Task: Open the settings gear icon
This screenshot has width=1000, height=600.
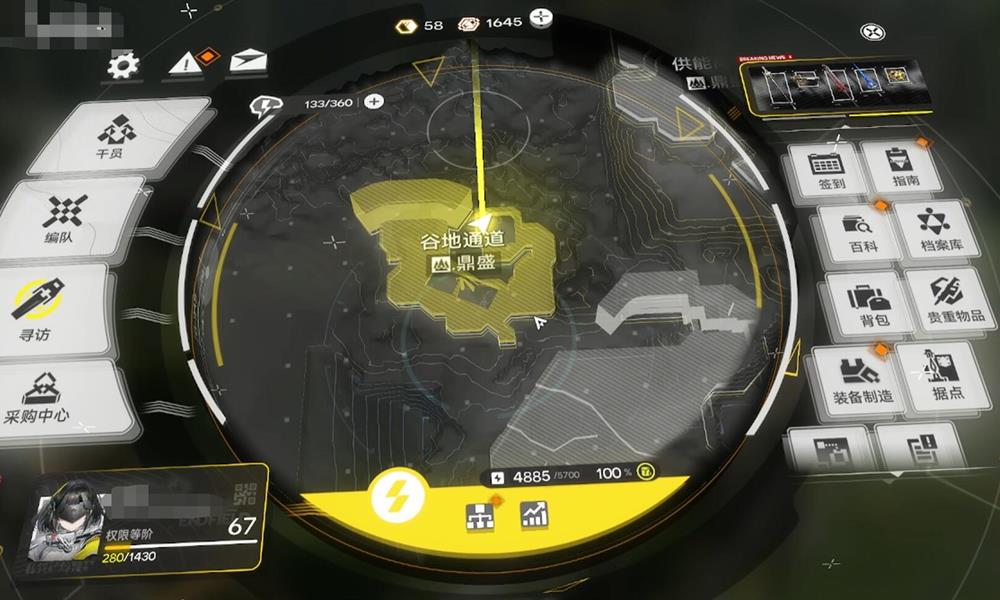Action: (x=124, y=67)
